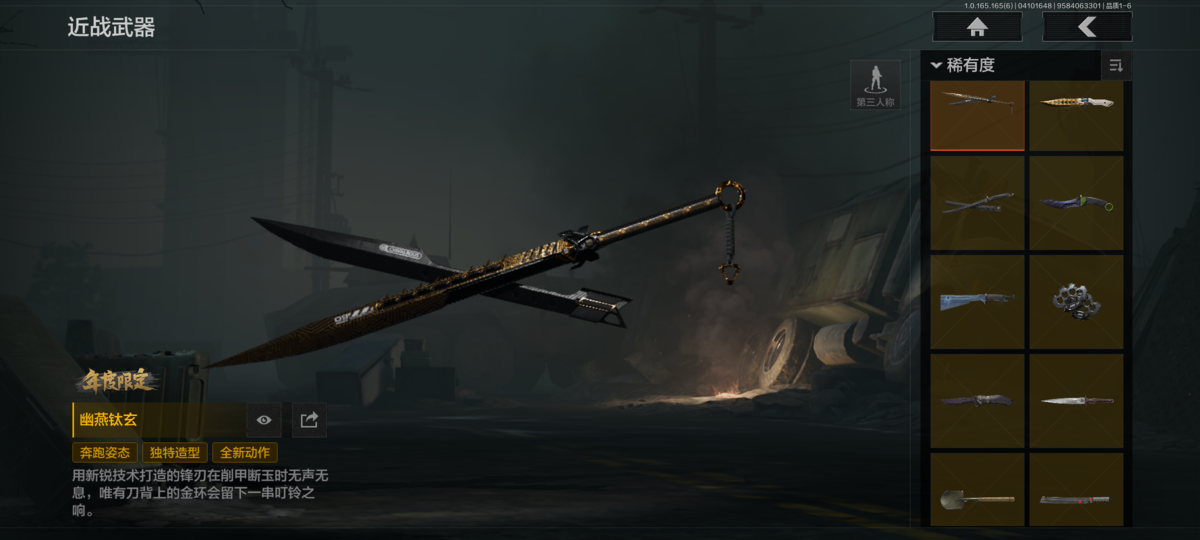
Task: Pick the purple curved knife with green ring
Action: point(1076,203)
